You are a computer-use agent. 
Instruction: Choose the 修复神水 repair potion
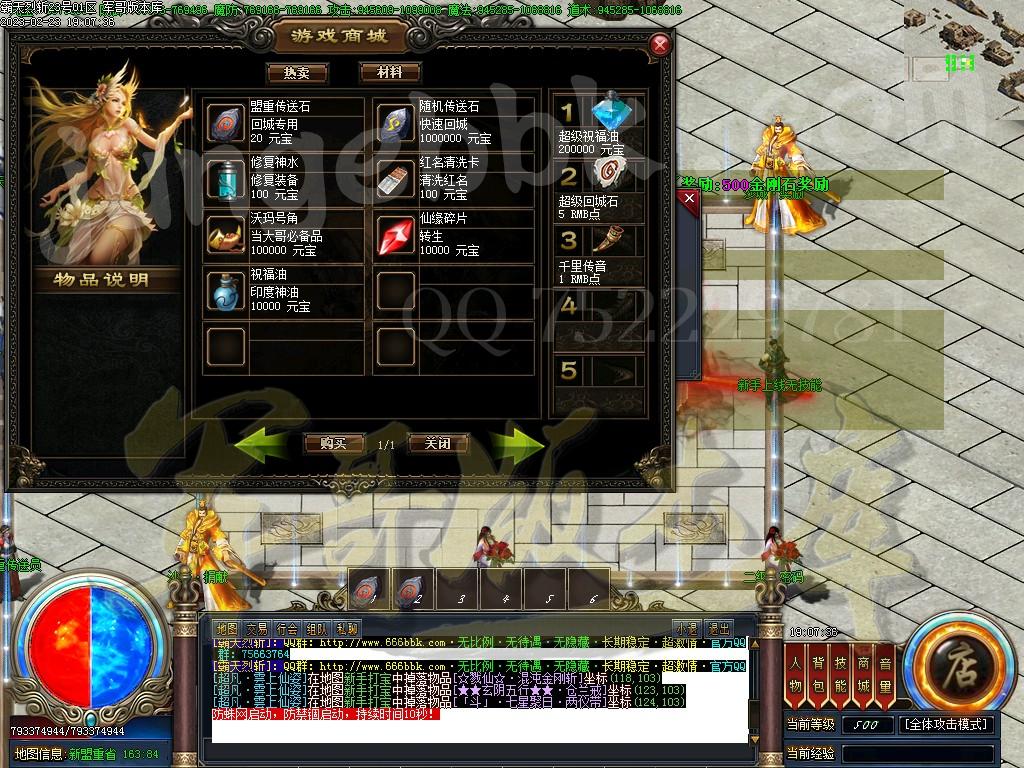[226, 179]
